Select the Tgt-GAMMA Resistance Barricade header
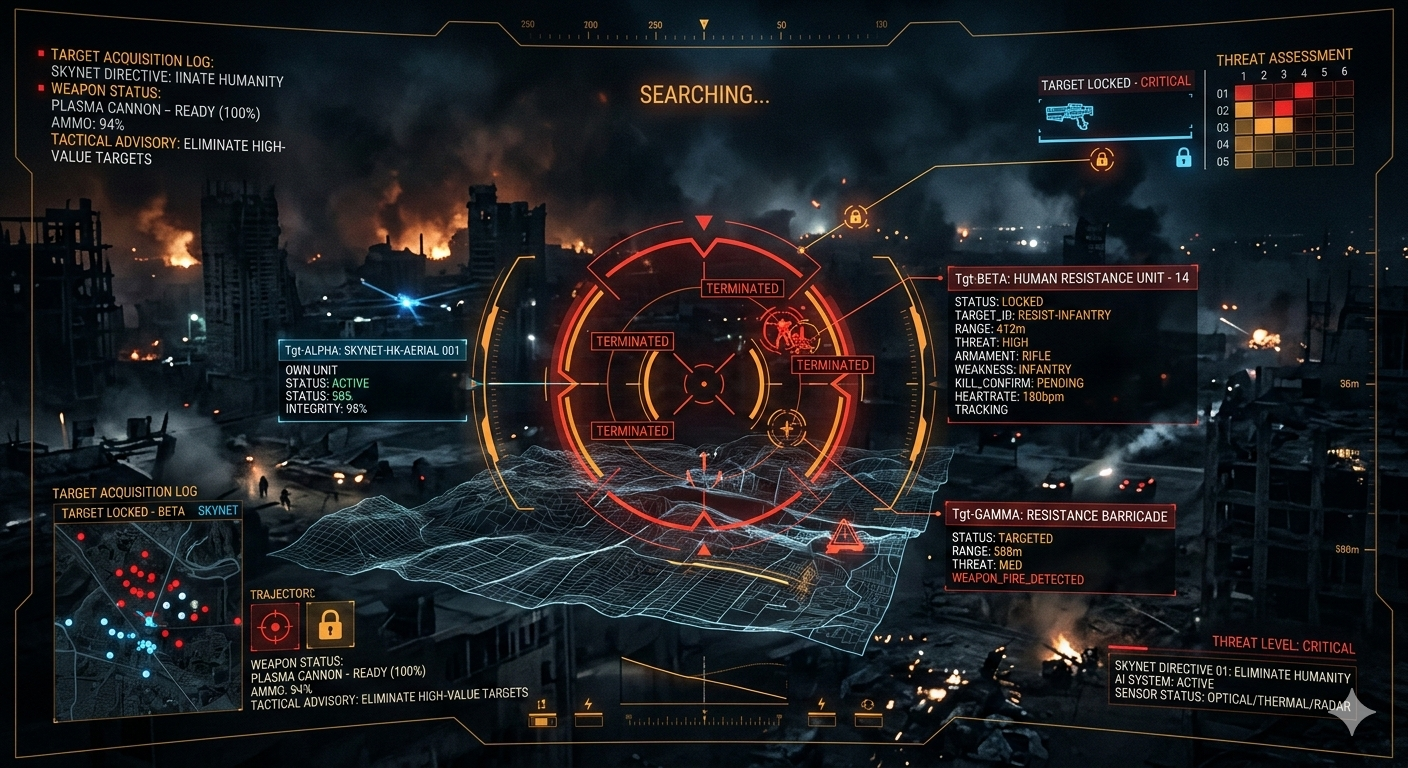Screen dimensions: 1408x768 (1060, 516)
